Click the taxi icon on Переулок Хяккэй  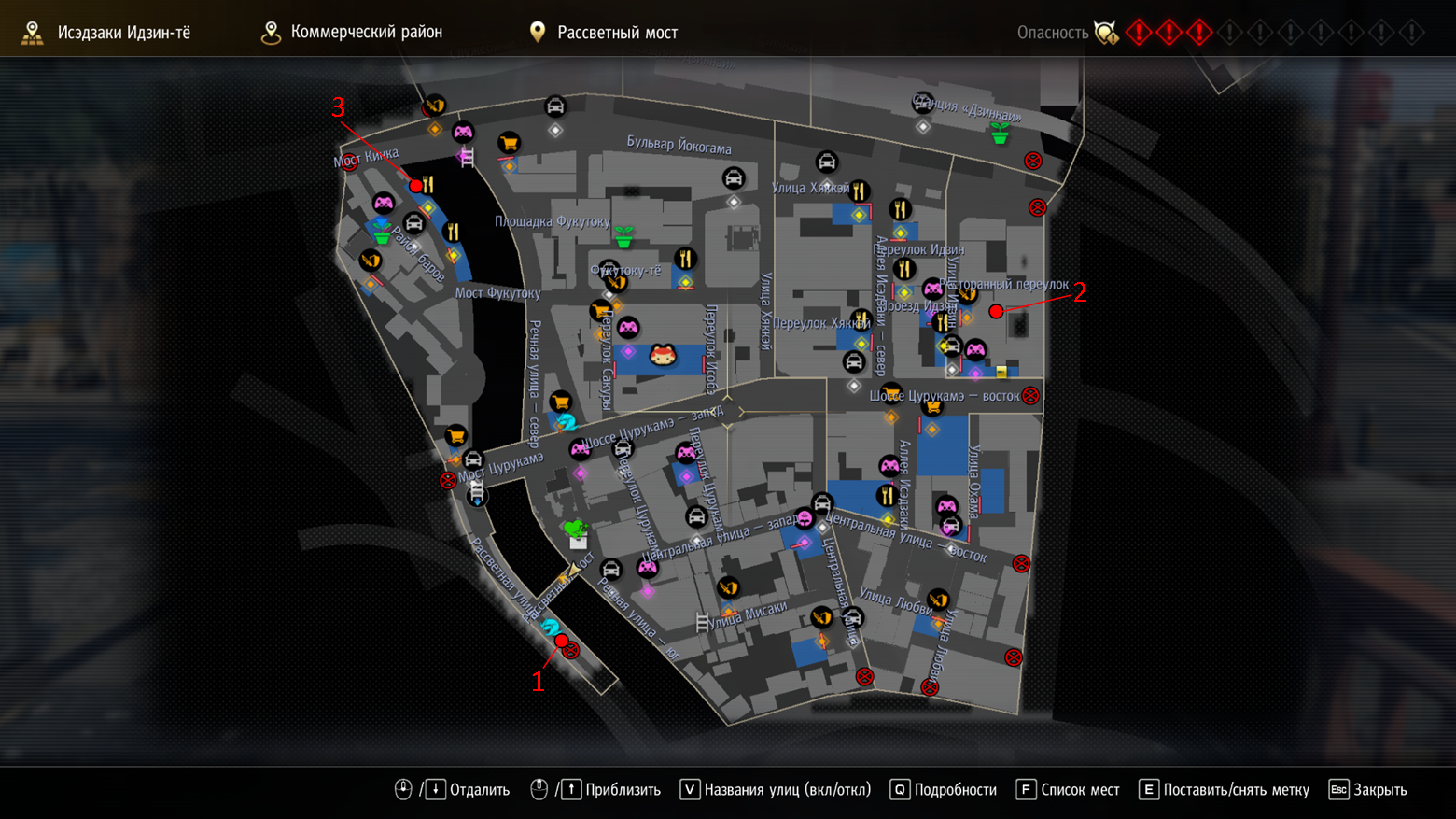click(x=854, y=360)
